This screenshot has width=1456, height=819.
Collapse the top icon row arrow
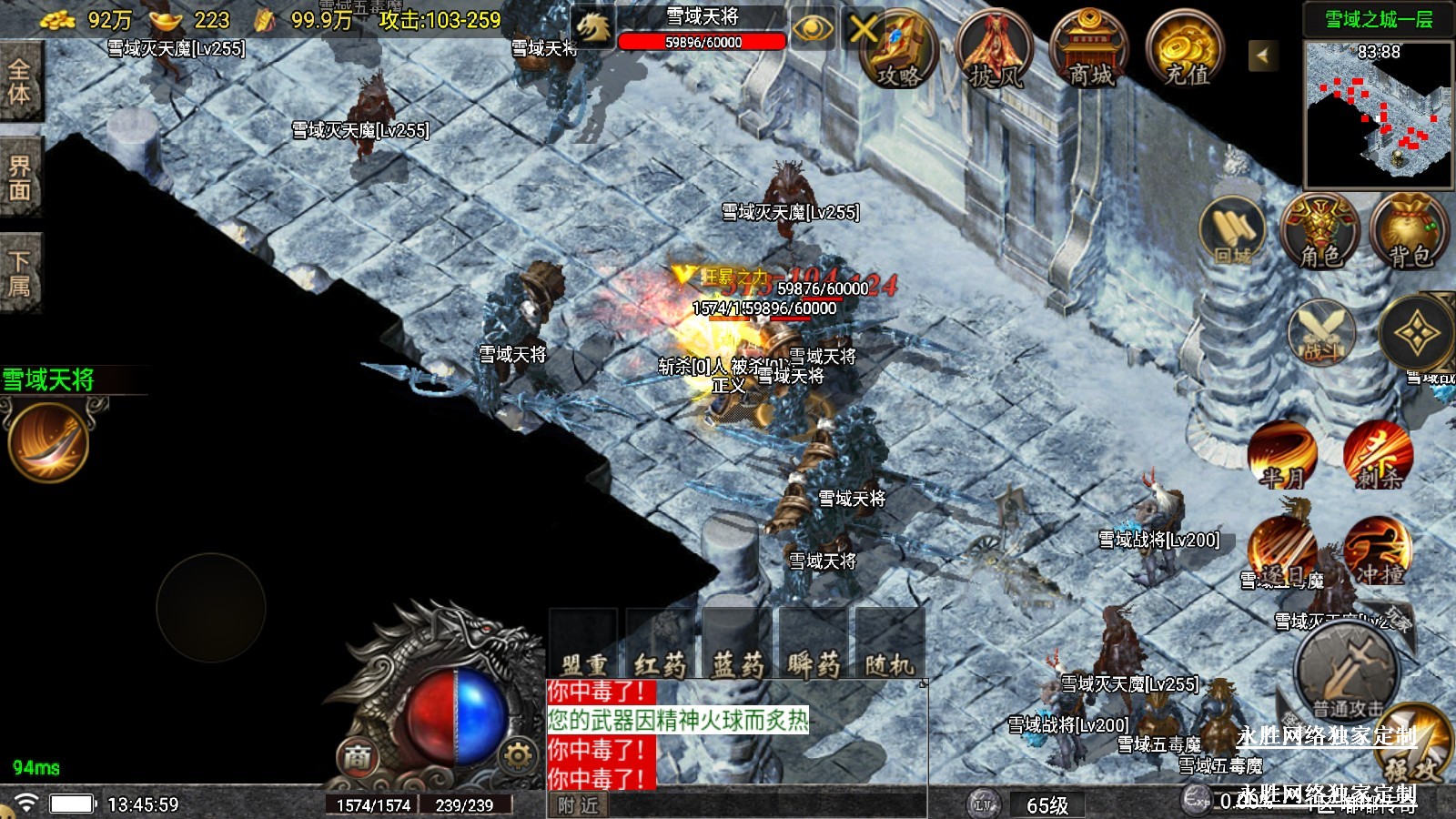click(x=1262, y=56)
